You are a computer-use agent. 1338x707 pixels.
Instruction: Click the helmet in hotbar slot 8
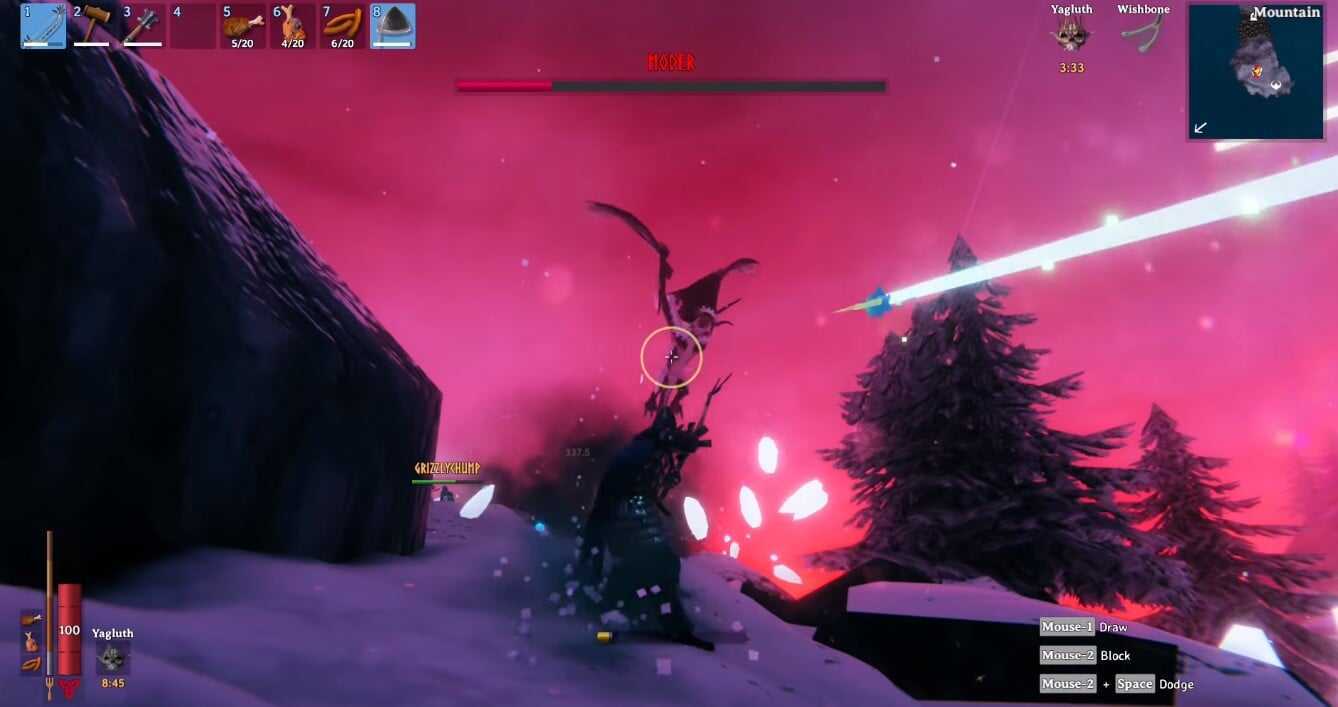coord(393,26)
